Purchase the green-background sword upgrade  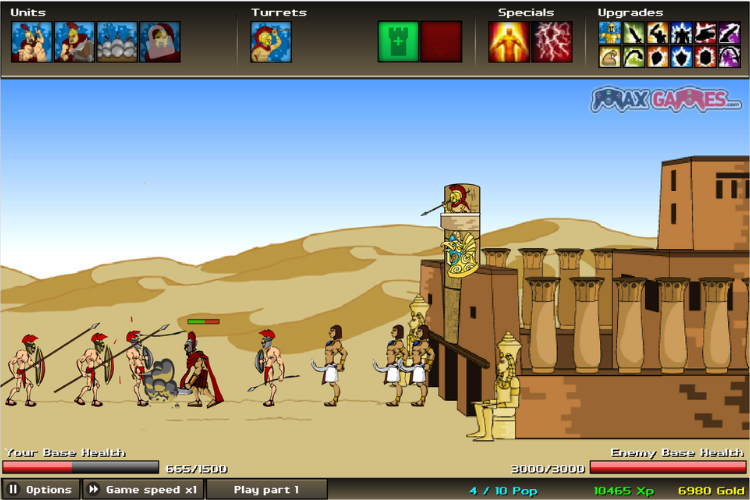pos(634,33)
